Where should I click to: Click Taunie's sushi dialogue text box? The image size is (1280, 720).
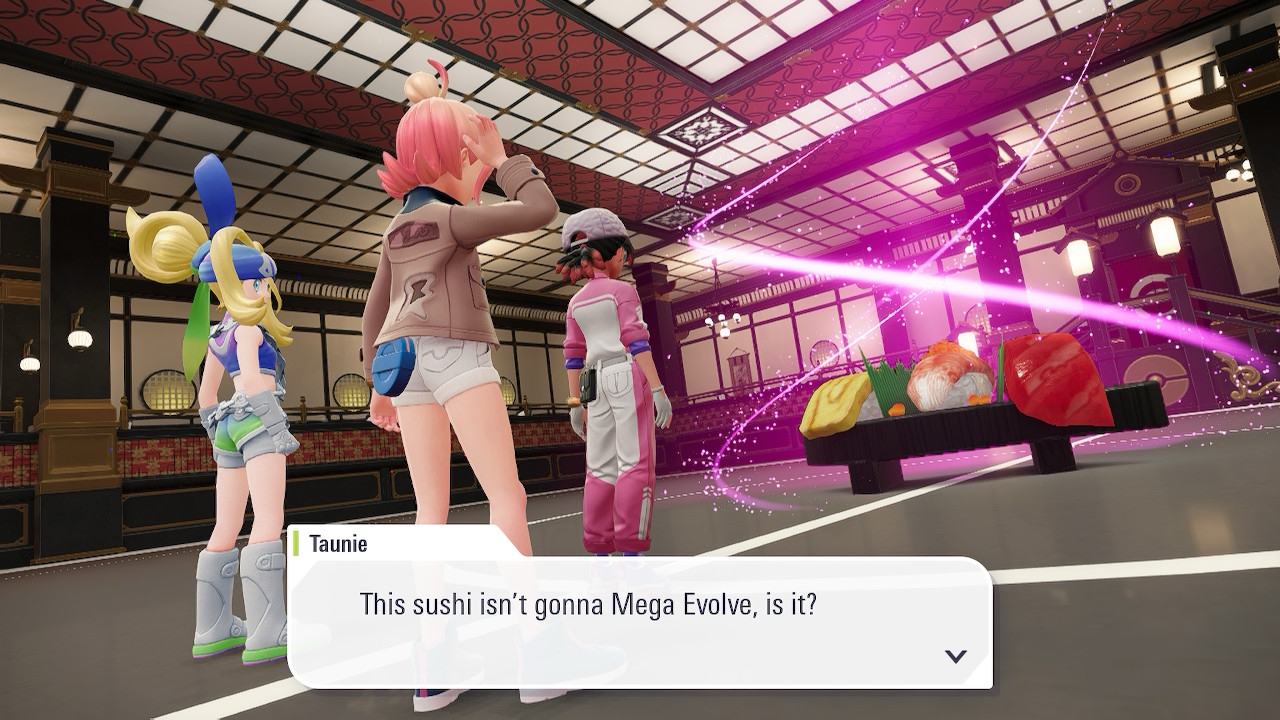640,622
